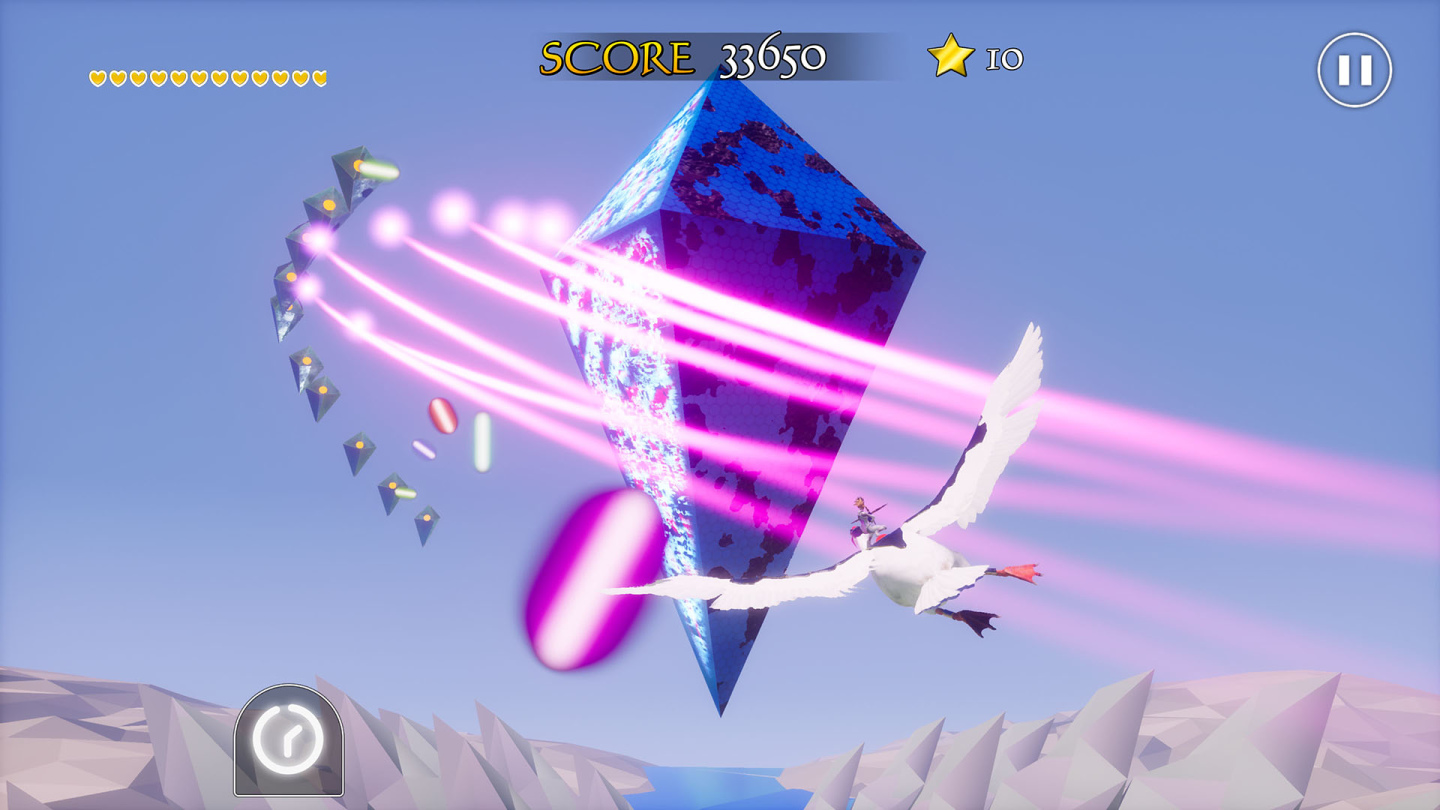1440x810 pixels.
Task: Select the gold star icon in the HUD
Action: tap(950, 56)
